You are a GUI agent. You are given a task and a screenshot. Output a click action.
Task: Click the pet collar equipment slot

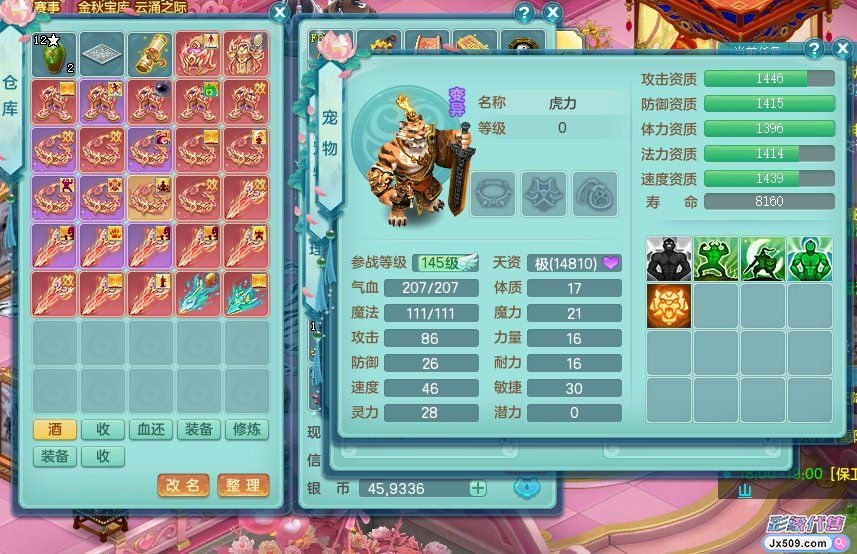(x=492, y=192)
